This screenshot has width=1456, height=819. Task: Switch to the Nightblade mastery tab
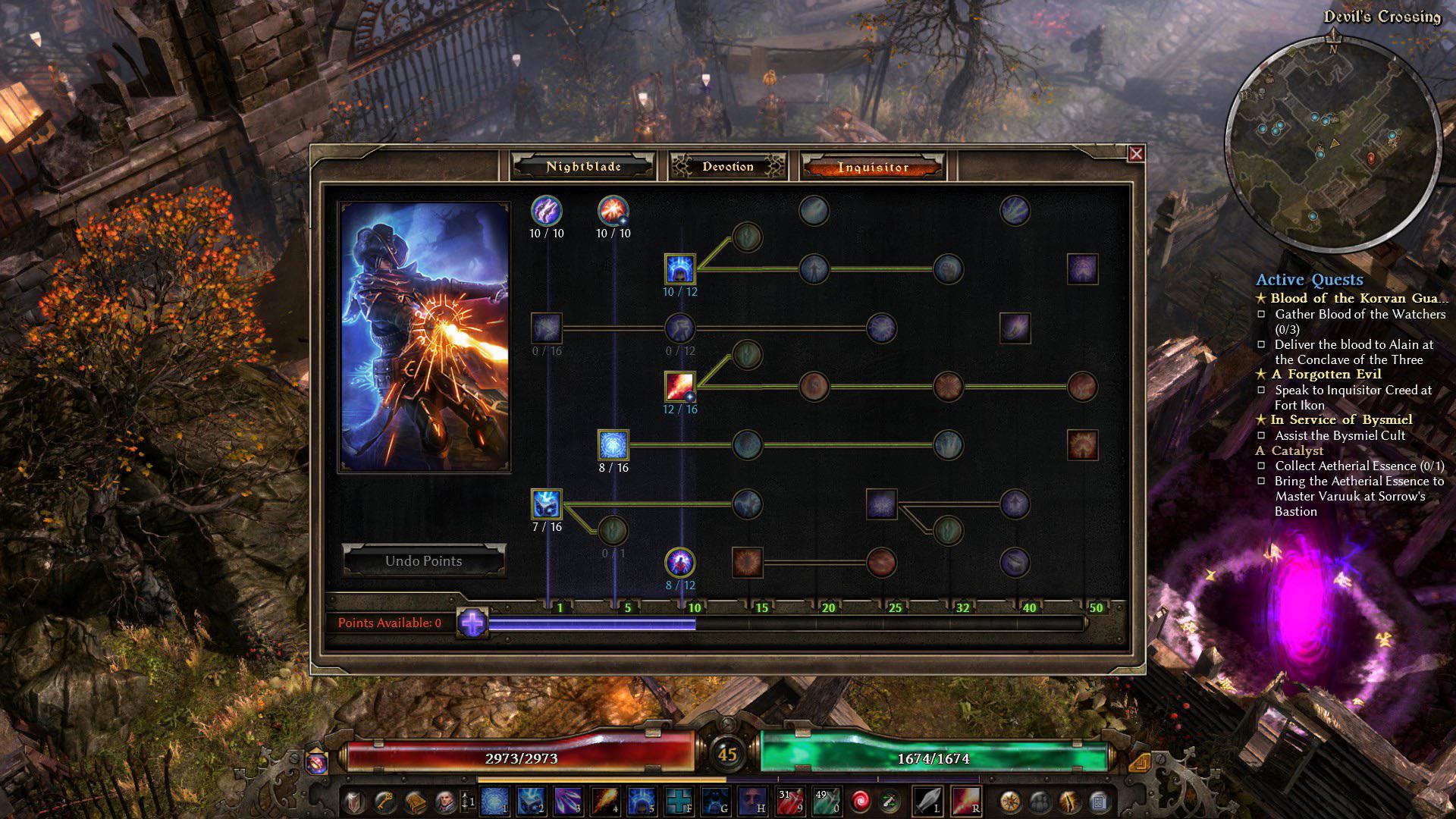tap(583, 167)
